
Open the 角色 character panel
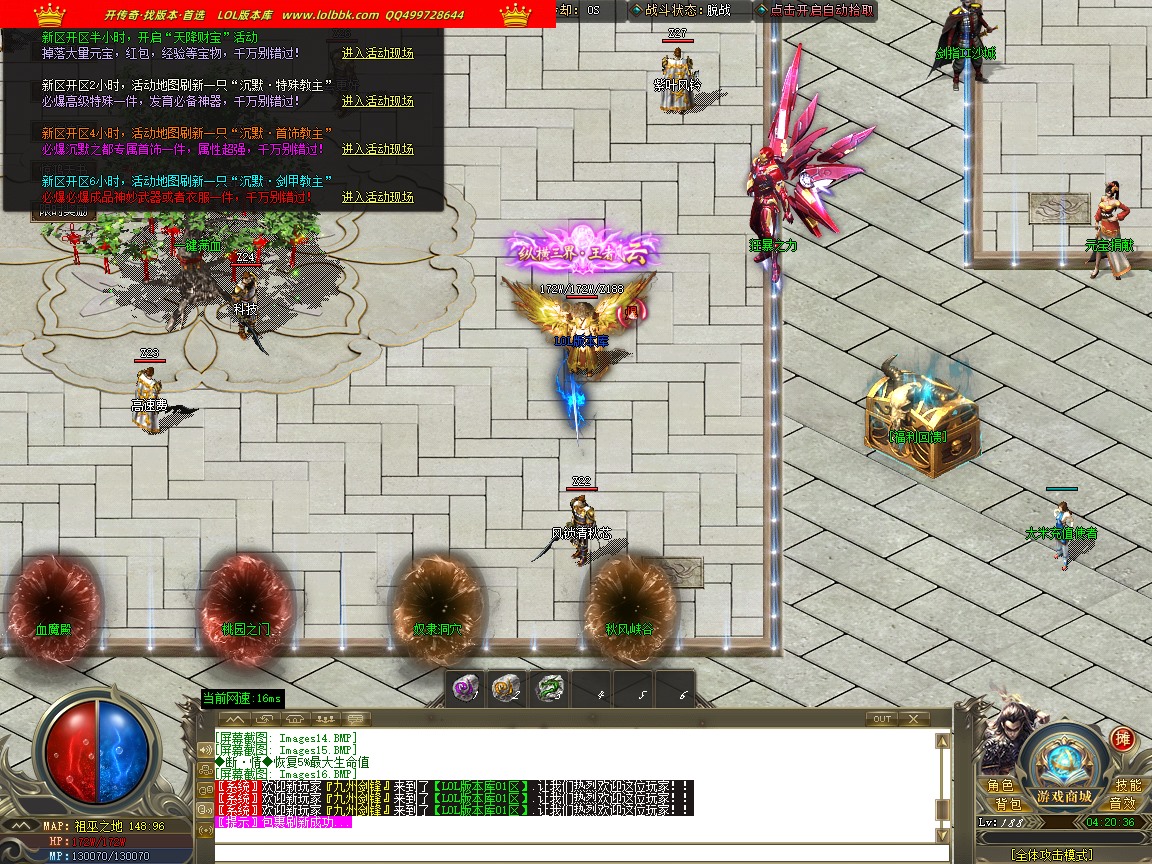pyautogui.click(x=1001, y=786)
